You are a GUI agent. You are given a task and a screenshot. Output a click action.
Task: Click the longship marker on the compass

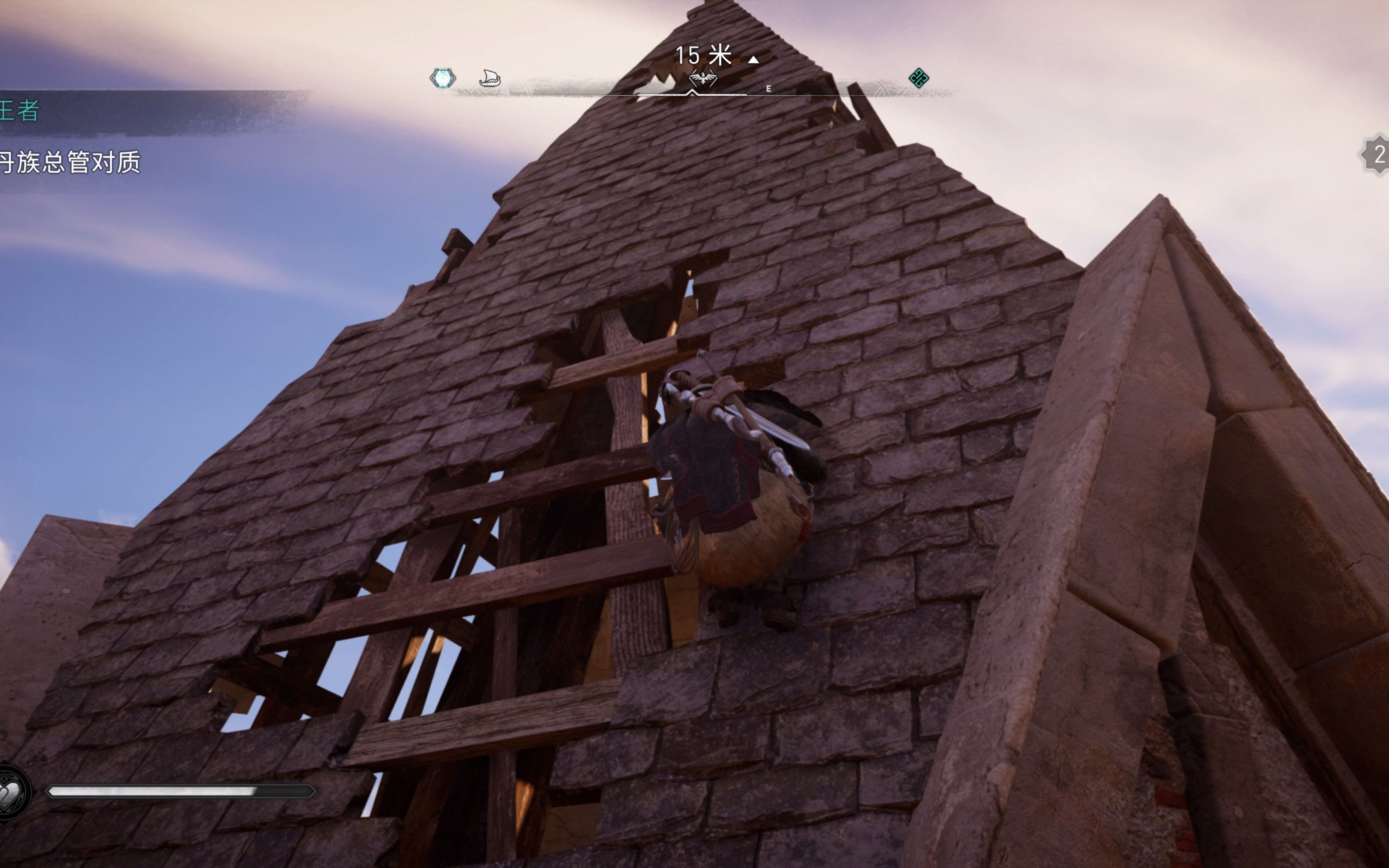pyautogui.click(x=490, y=78)
